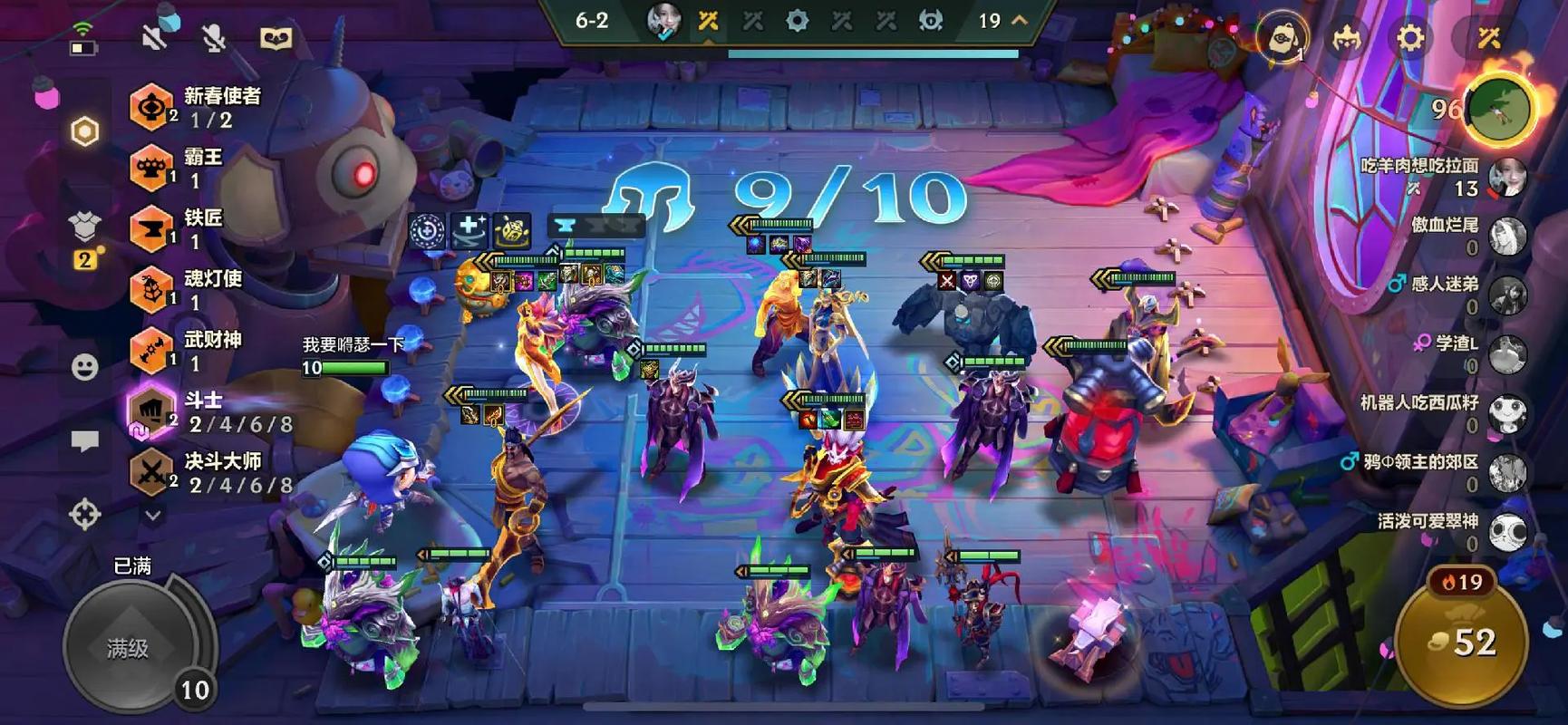The height and width of the screenshot is (725, 1568).
Task: View player 吃羊肉想吃拉面's board
Action: click(x=1506, y=178)
